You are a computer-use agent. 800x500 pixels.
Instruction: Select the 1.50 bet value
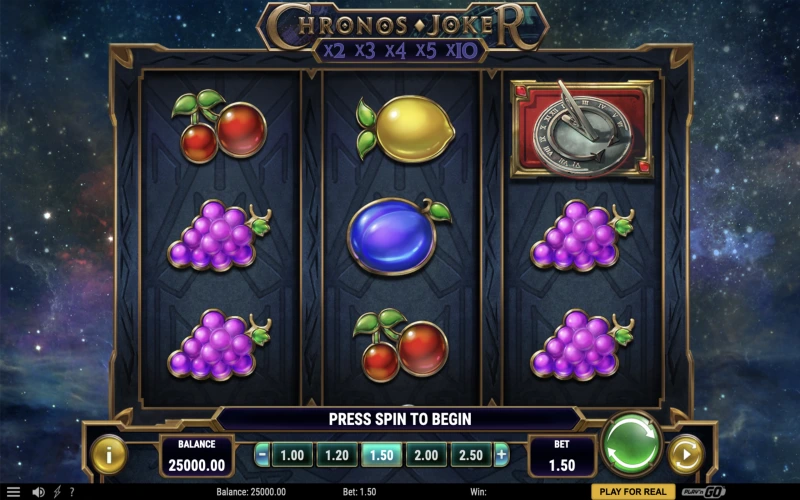pyautogui.click(x=381, y=456)
